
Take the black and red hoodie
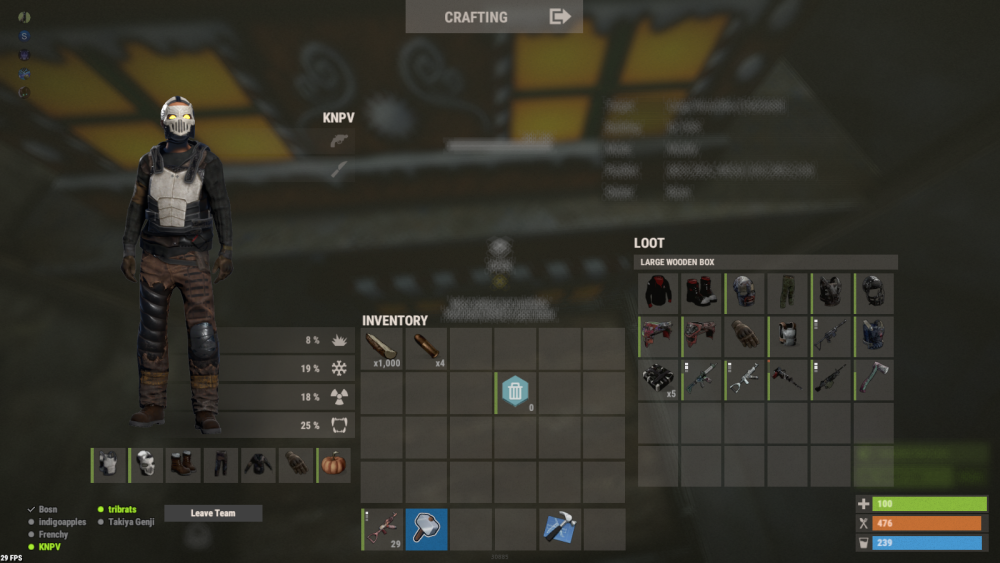tap(658, 294)
